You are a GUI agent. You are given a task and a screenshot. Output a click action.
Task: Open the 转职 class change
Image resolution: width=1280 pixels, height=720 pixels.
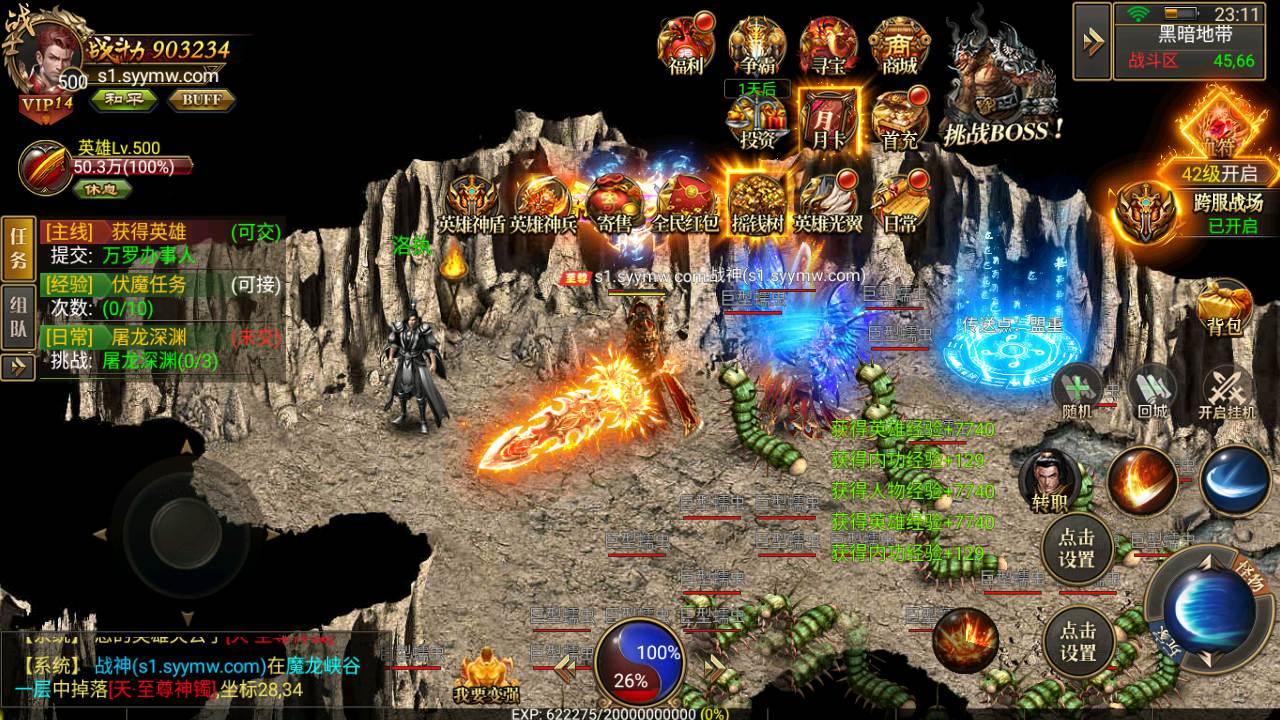pos(1049,480)
